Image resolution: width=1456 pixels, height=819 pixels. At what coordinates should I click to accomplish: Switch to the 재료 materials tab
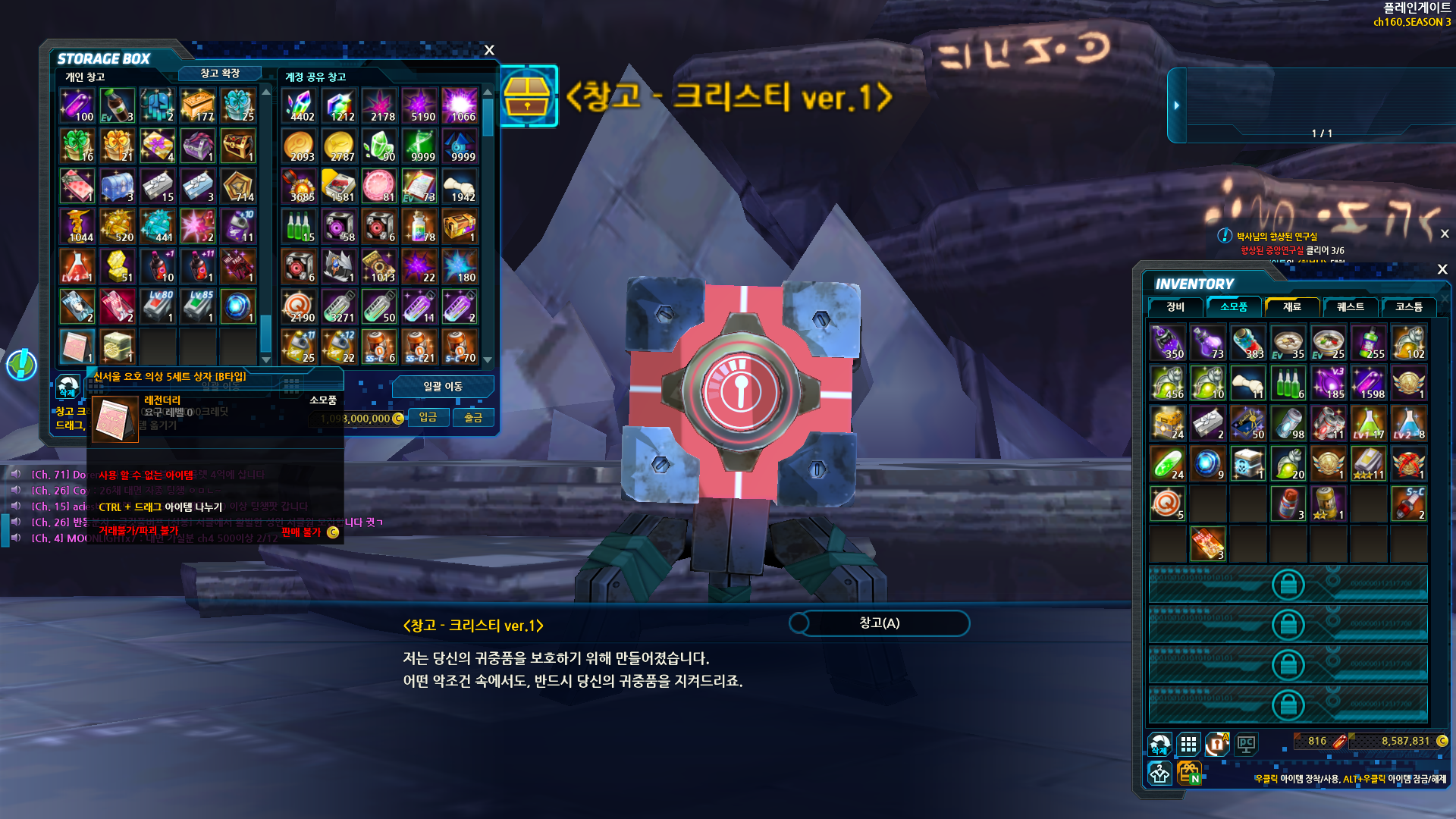(1292, 306)
